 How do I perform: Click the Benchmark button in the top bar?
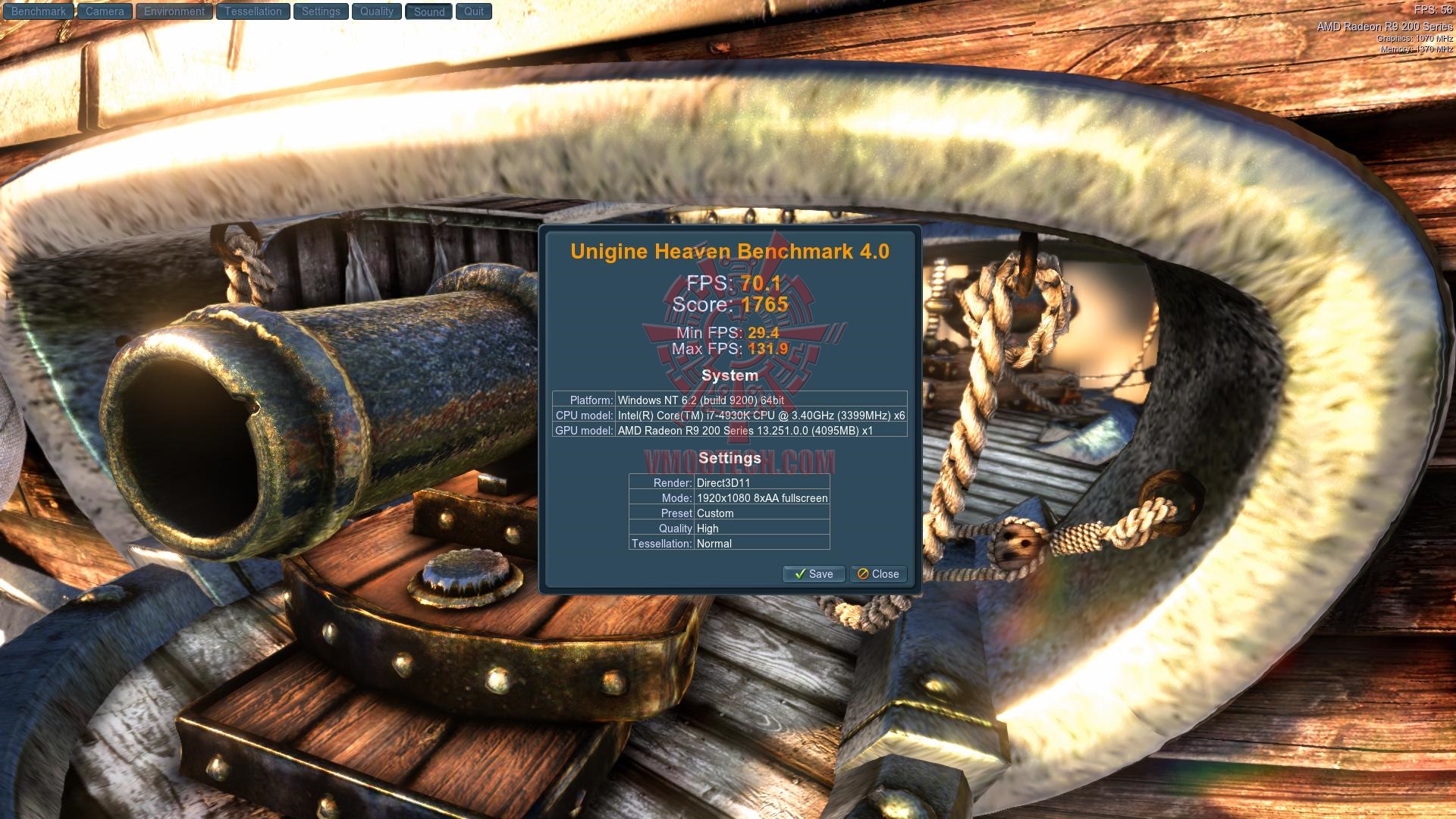point(38,11)
